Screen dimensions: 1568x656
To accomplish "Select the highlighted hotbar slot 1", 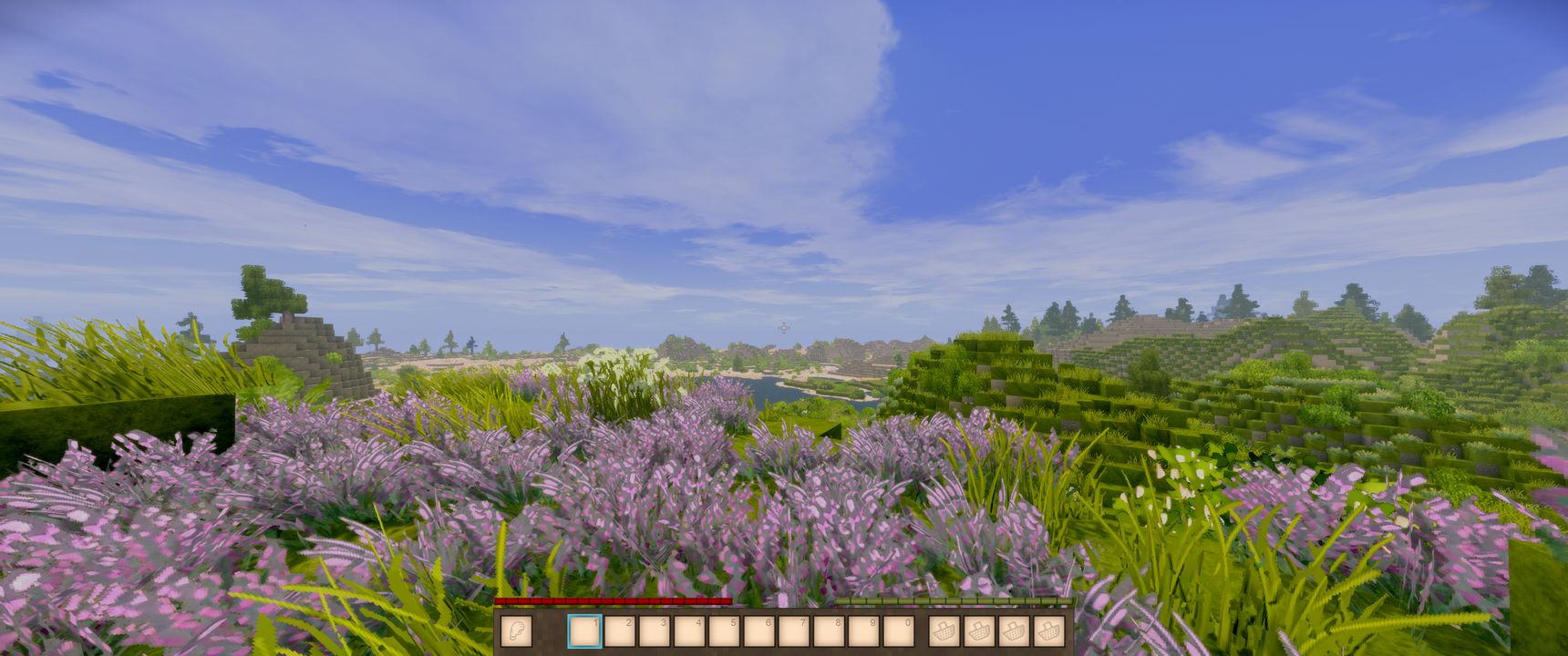I will (584, 630).
